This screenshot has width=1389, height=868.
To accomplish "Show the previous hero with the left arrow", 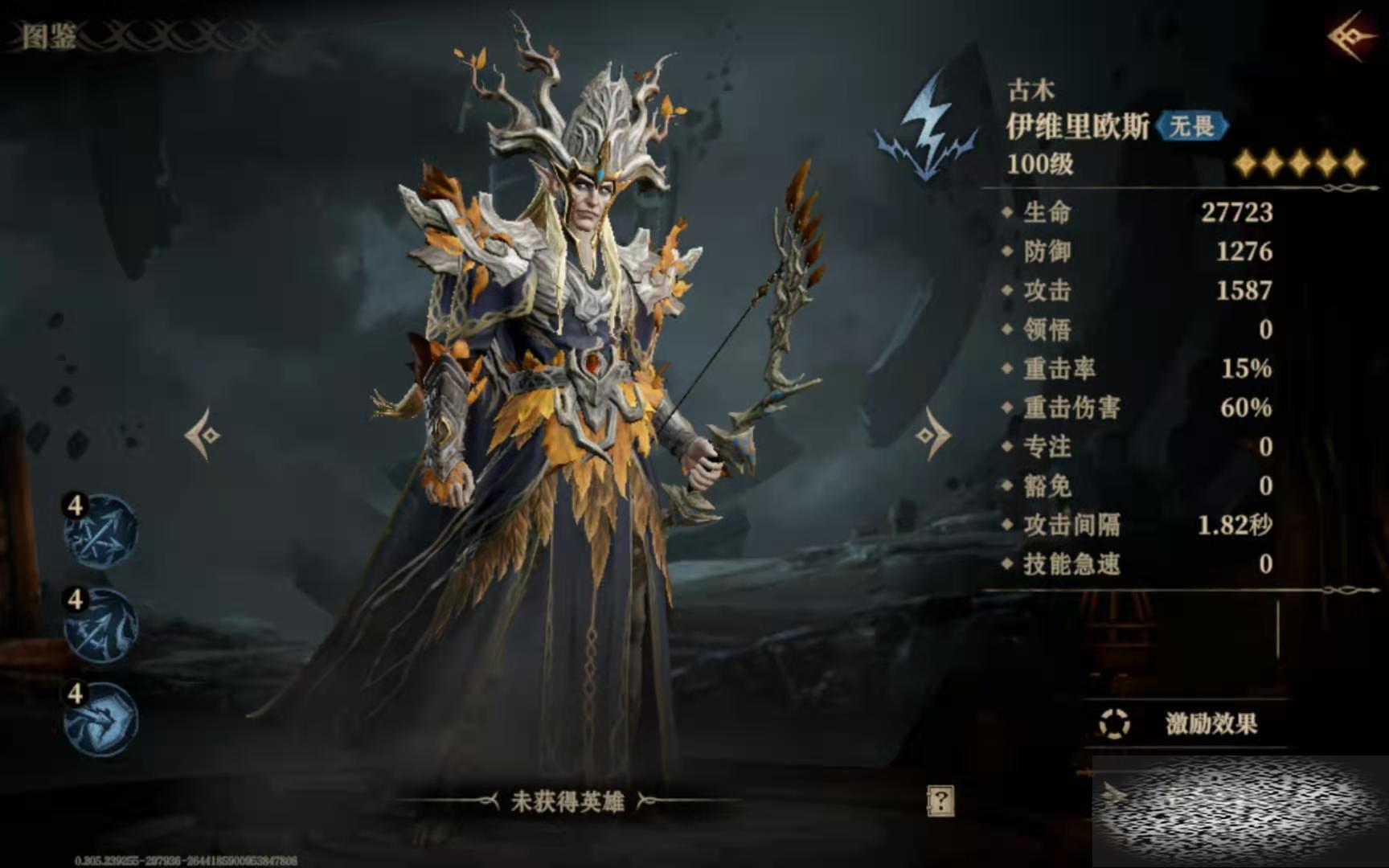I will [203, 435].
